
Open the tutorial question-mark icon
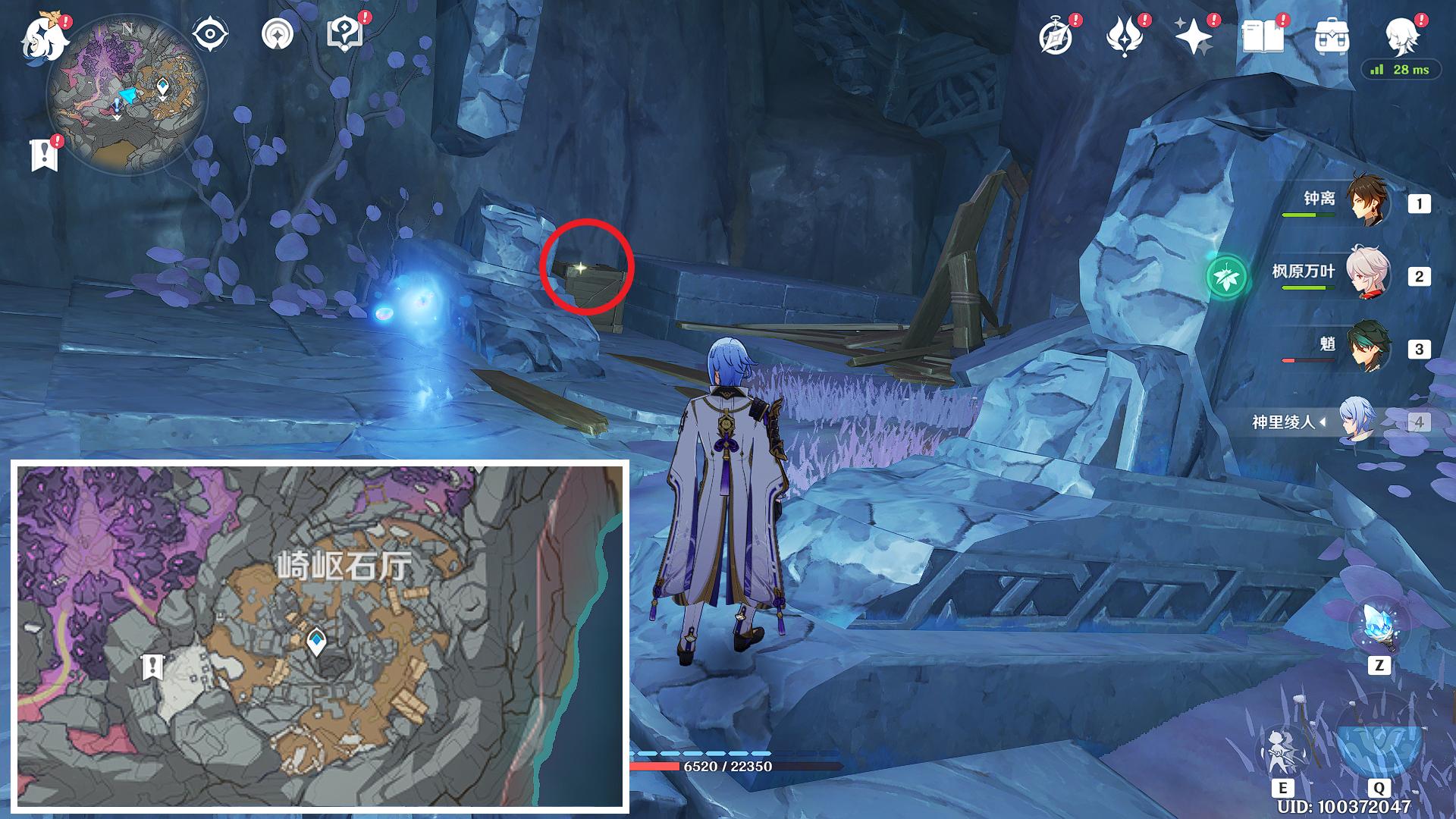(344, 35)
